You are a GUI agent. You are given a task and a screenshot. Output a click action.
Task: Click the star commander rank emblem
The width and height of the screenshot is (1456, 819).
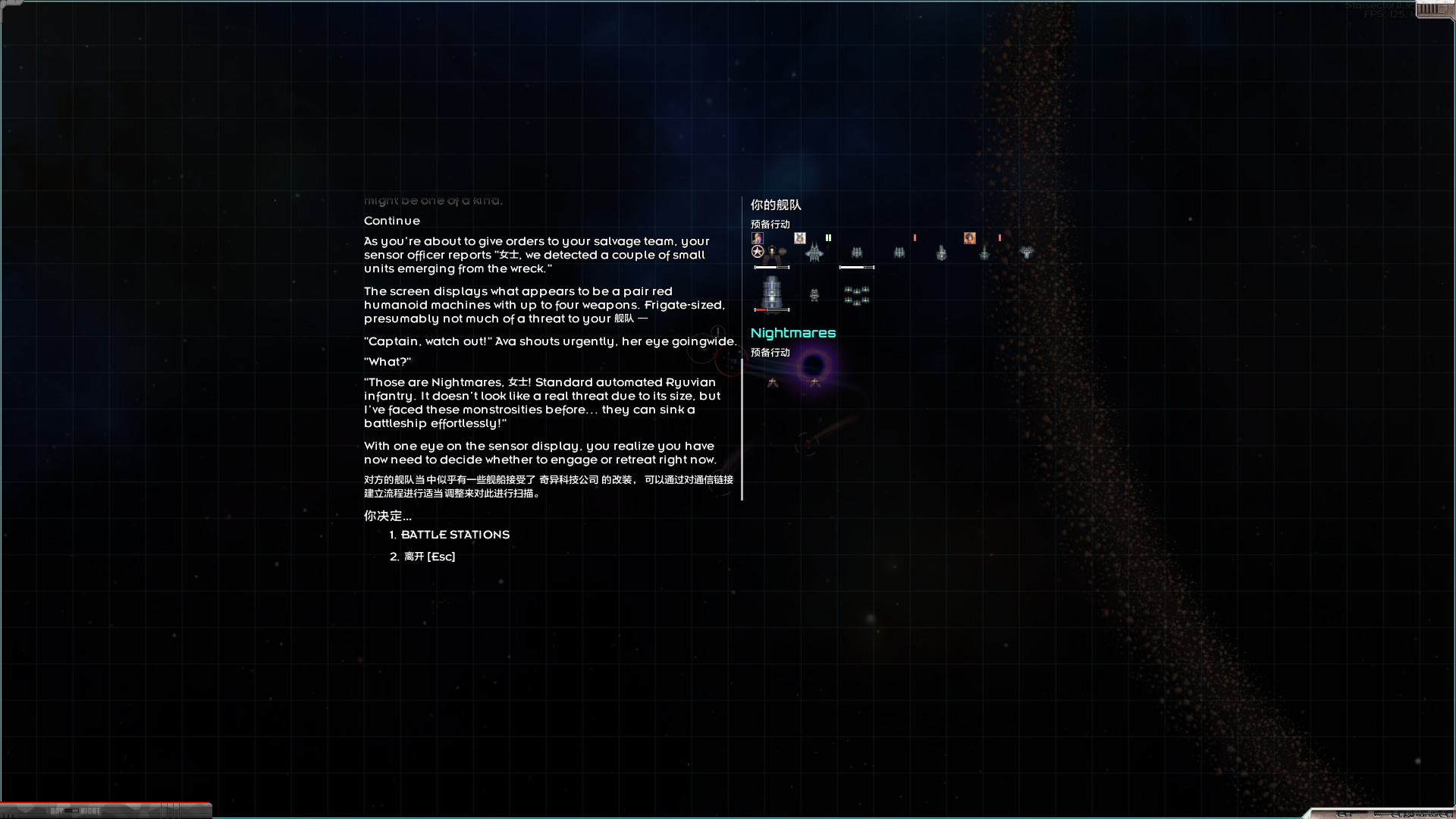pyautogui.click(x=757, y=251)
